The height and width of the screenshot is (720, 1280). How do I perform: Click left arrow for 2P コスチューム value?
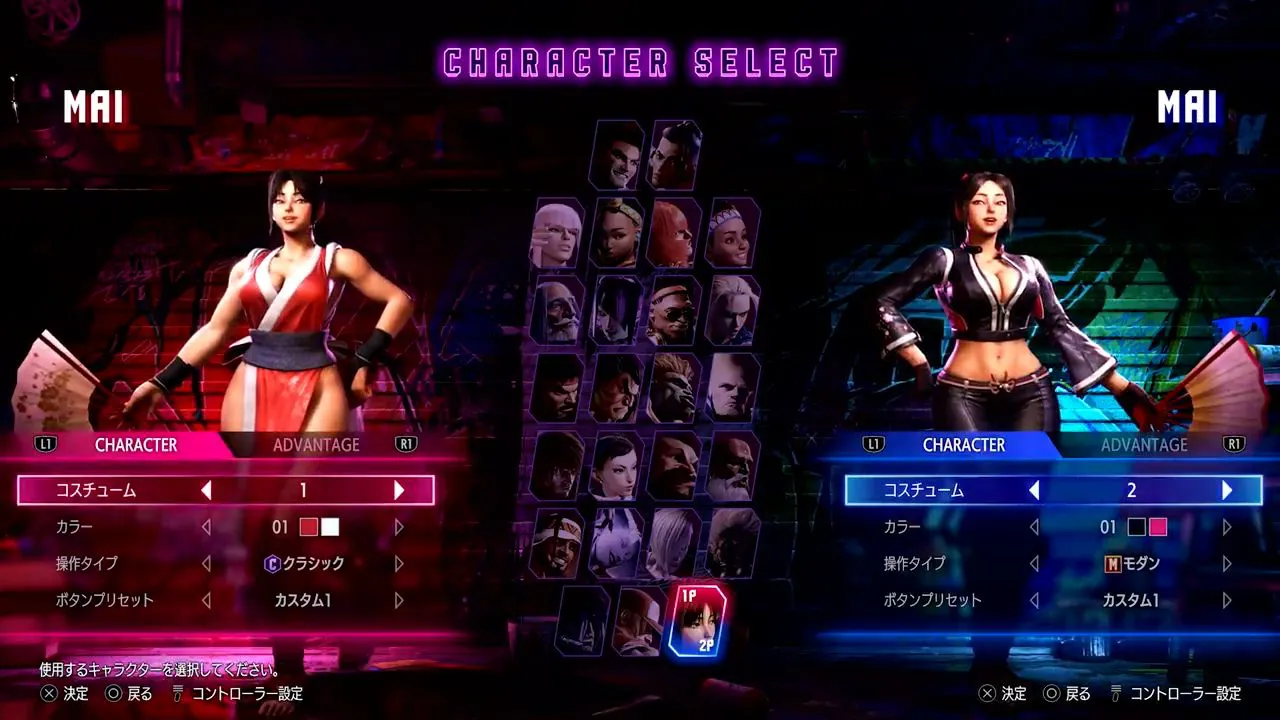pos(1035,490)
